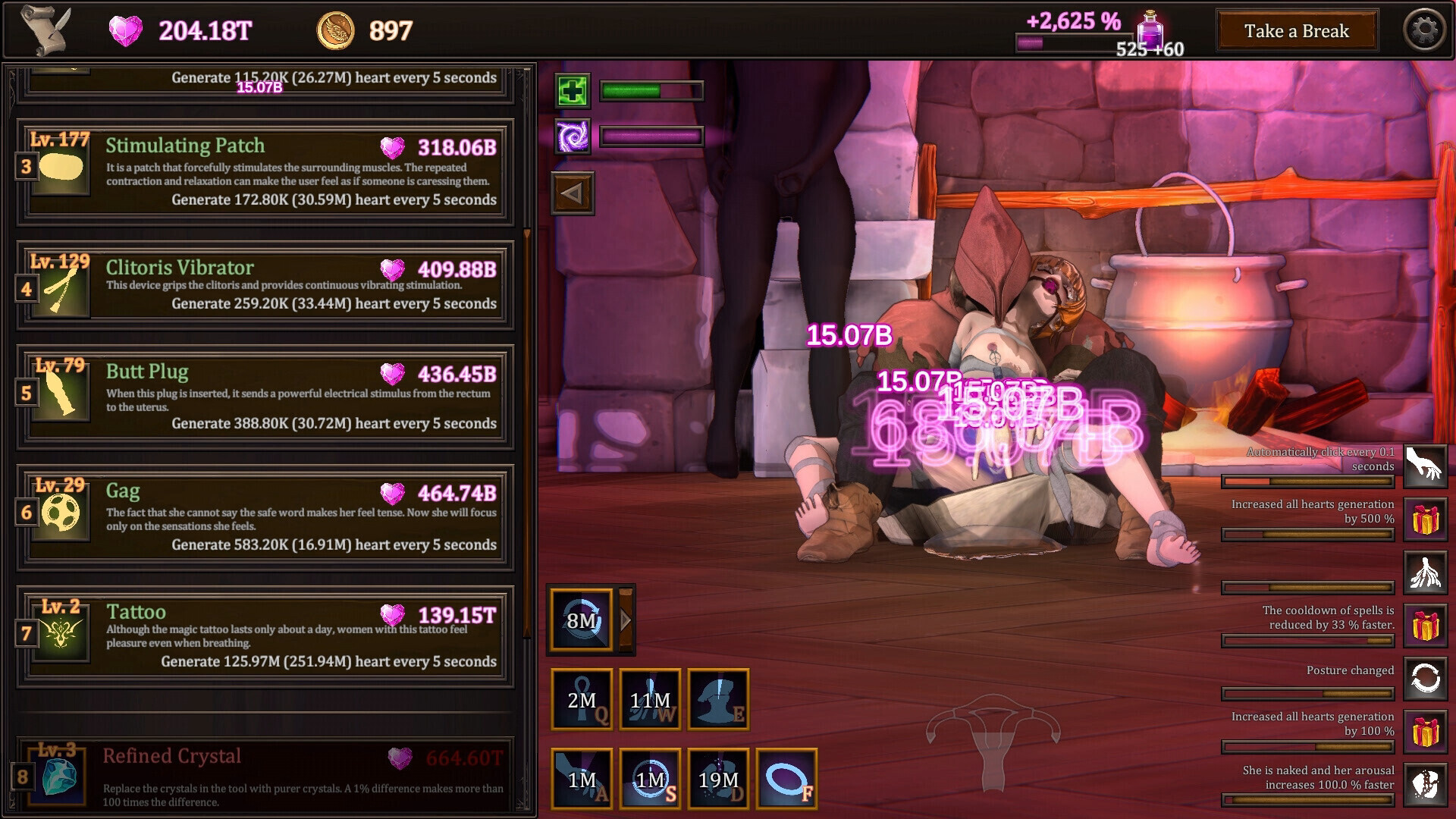This screenshot has width=1456, height=819.
Task: Buy the Tattoo upgrade row
Action: click(264, 635)
